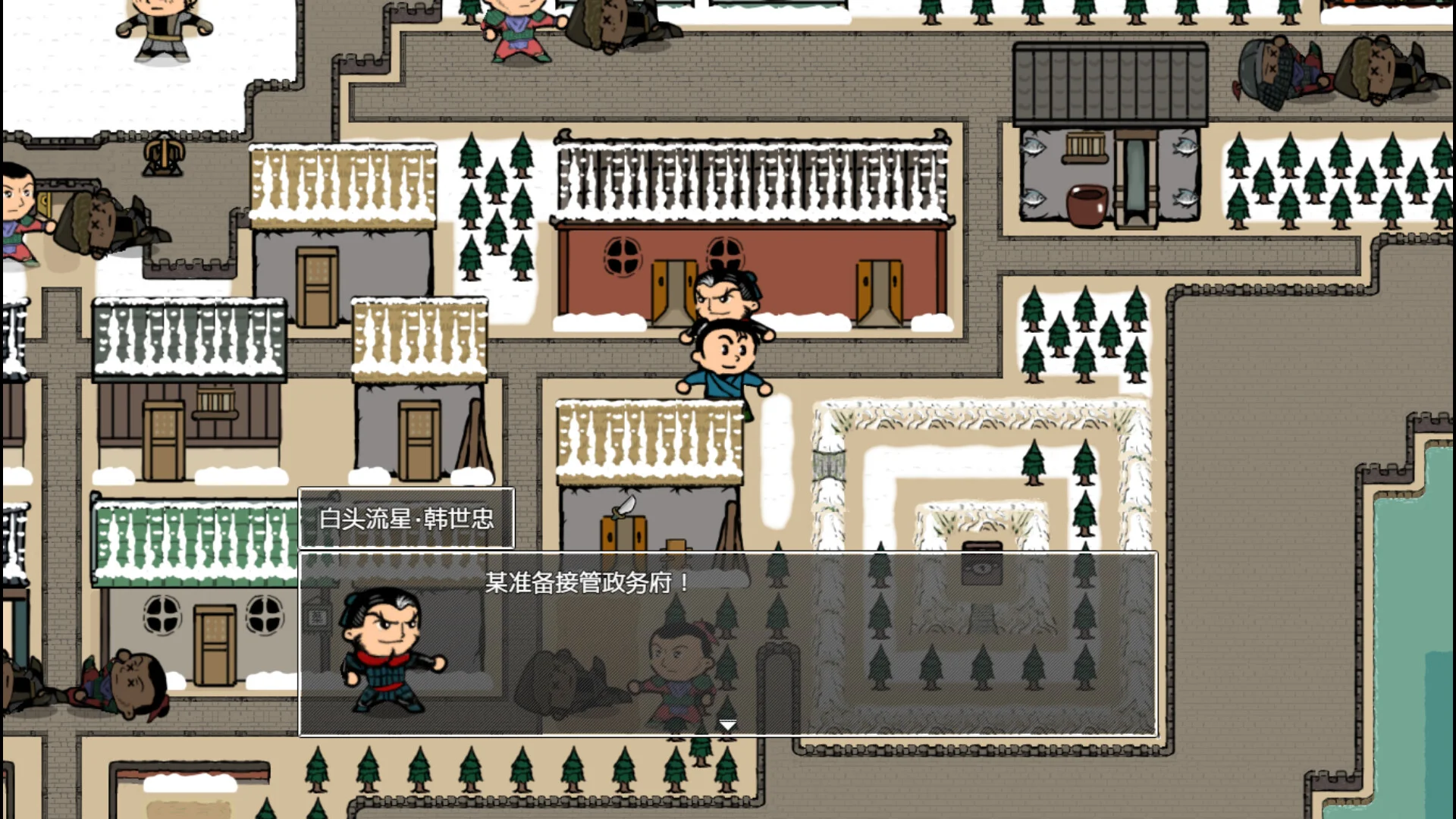Click the gray-haired NPC behind the player
This screenshot has width=1456, height=819.
725,296
